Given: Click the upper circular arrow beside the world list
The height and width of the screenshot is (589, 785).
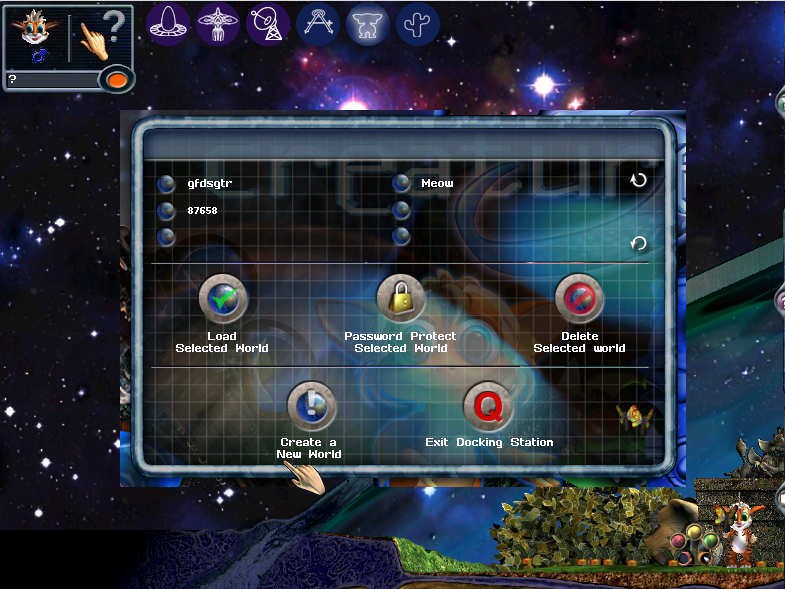Looking at the screenshot, I should pos(638,180).
